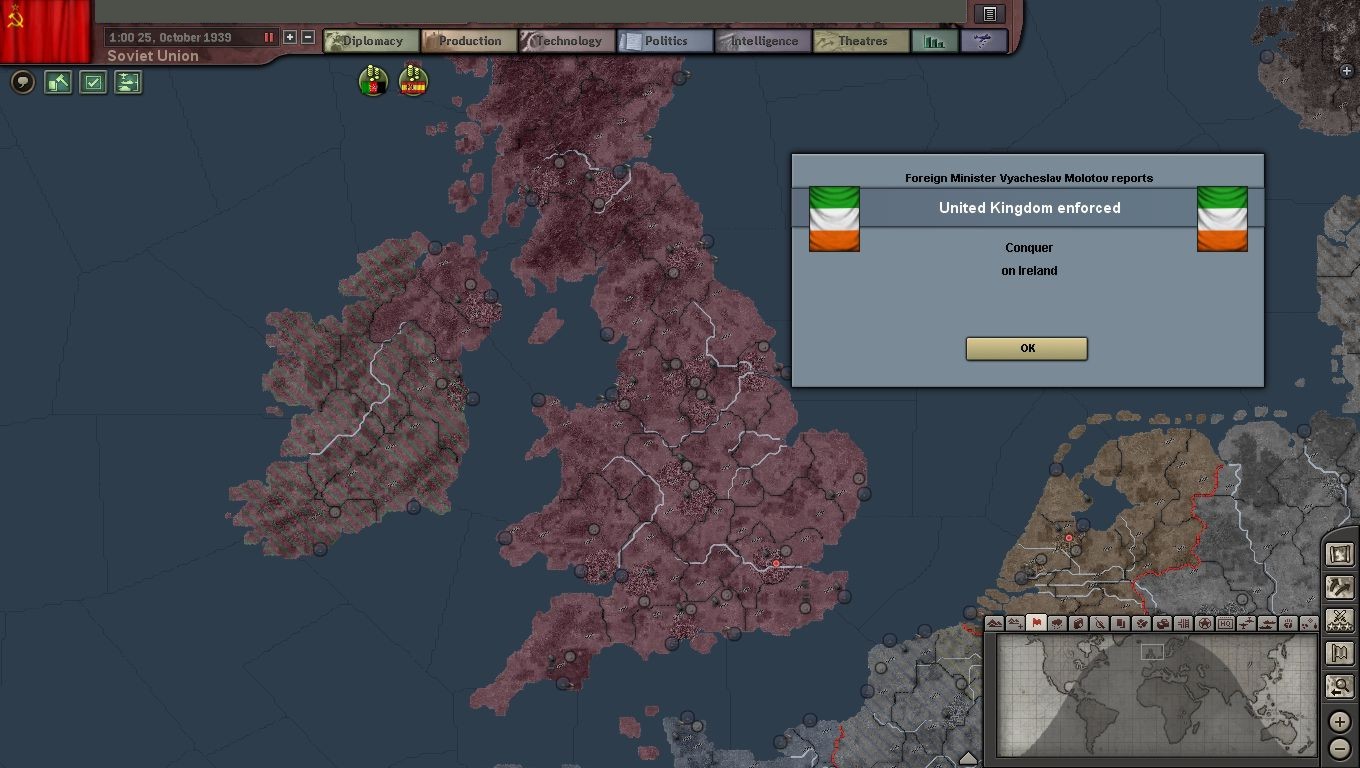Zoom in using the round plus button

pos(1339,721)
